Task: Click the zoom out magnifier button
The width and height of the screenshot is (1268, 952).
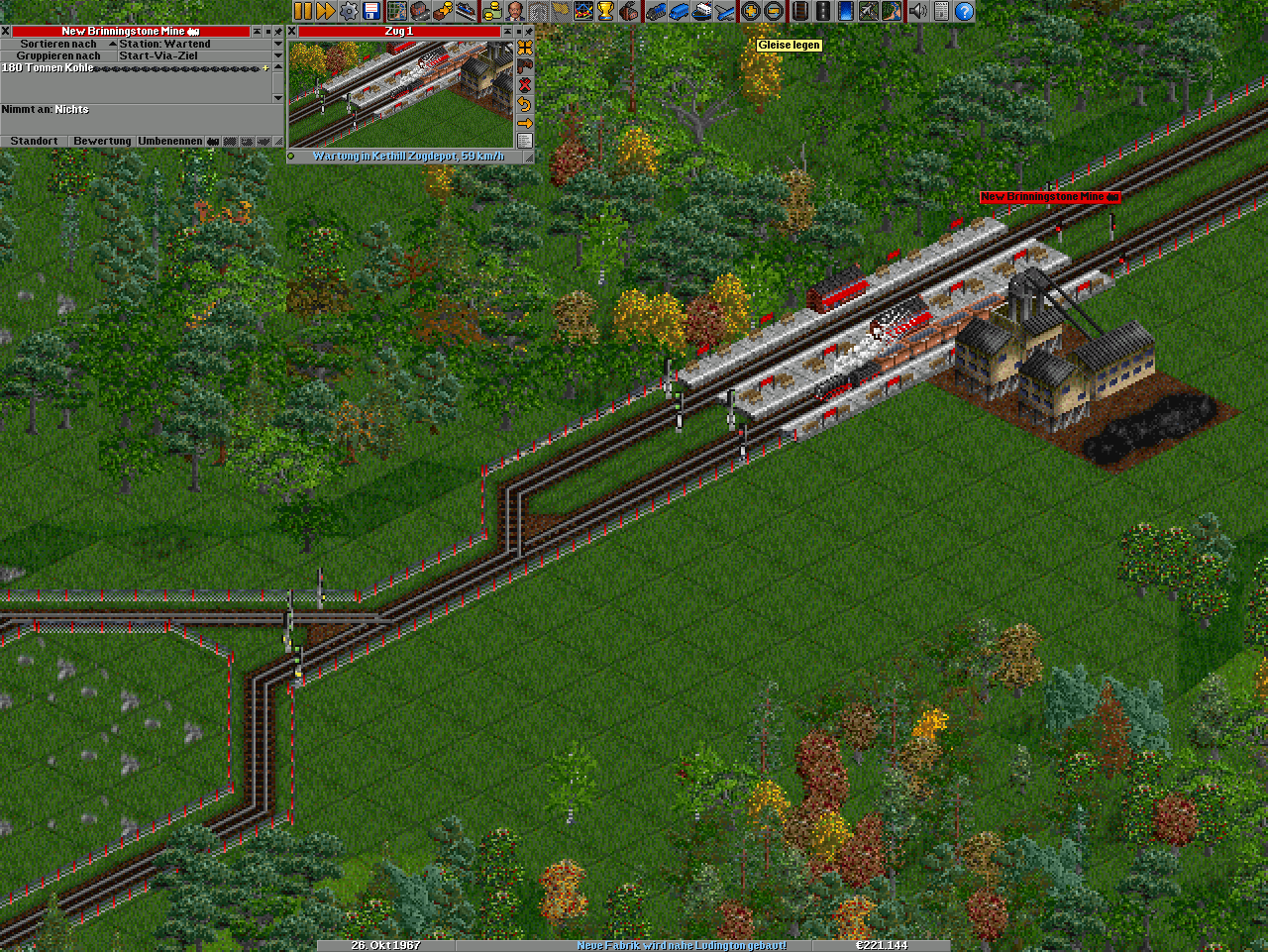Action: (x=774, y=11)
